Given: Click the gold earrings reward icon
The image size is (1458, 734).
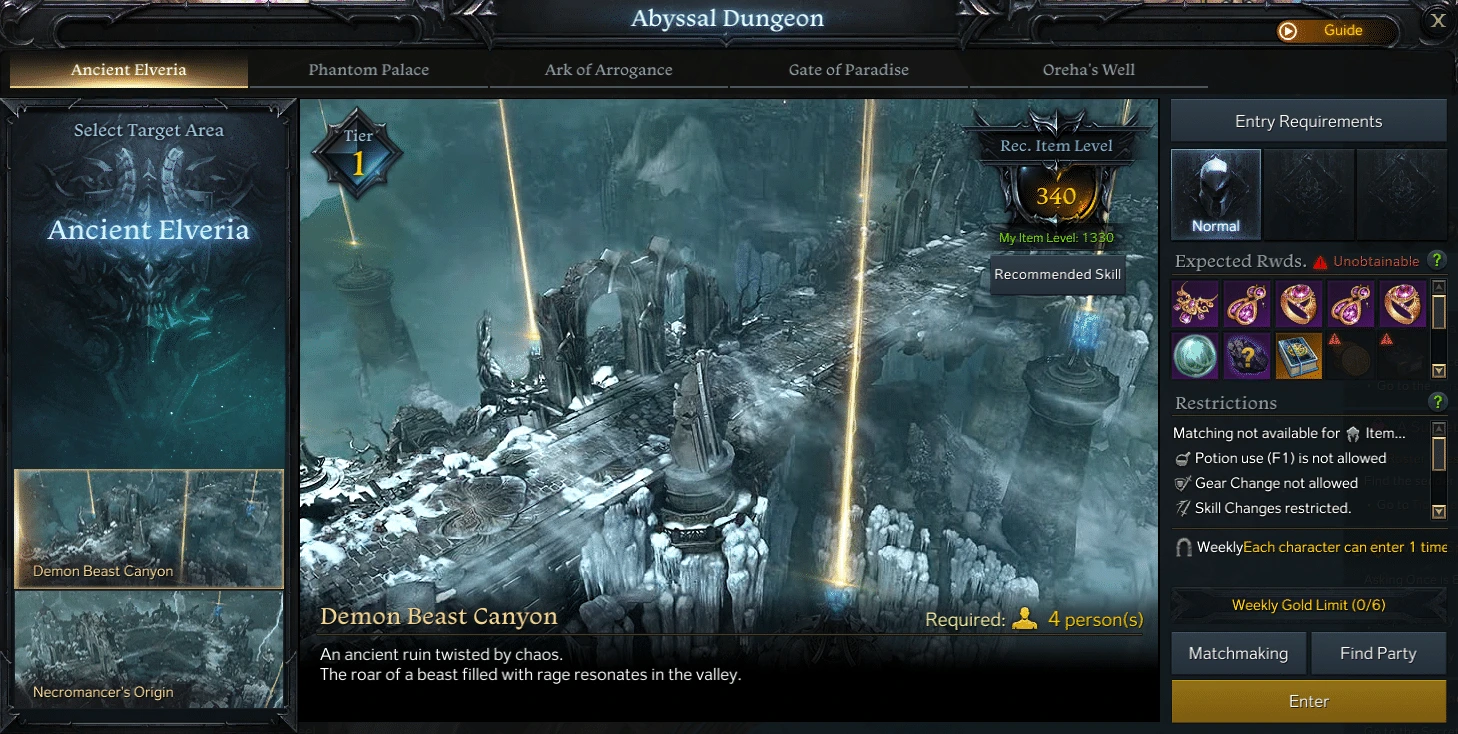Looking at the screenshot, I should (x=1249, y=303).
